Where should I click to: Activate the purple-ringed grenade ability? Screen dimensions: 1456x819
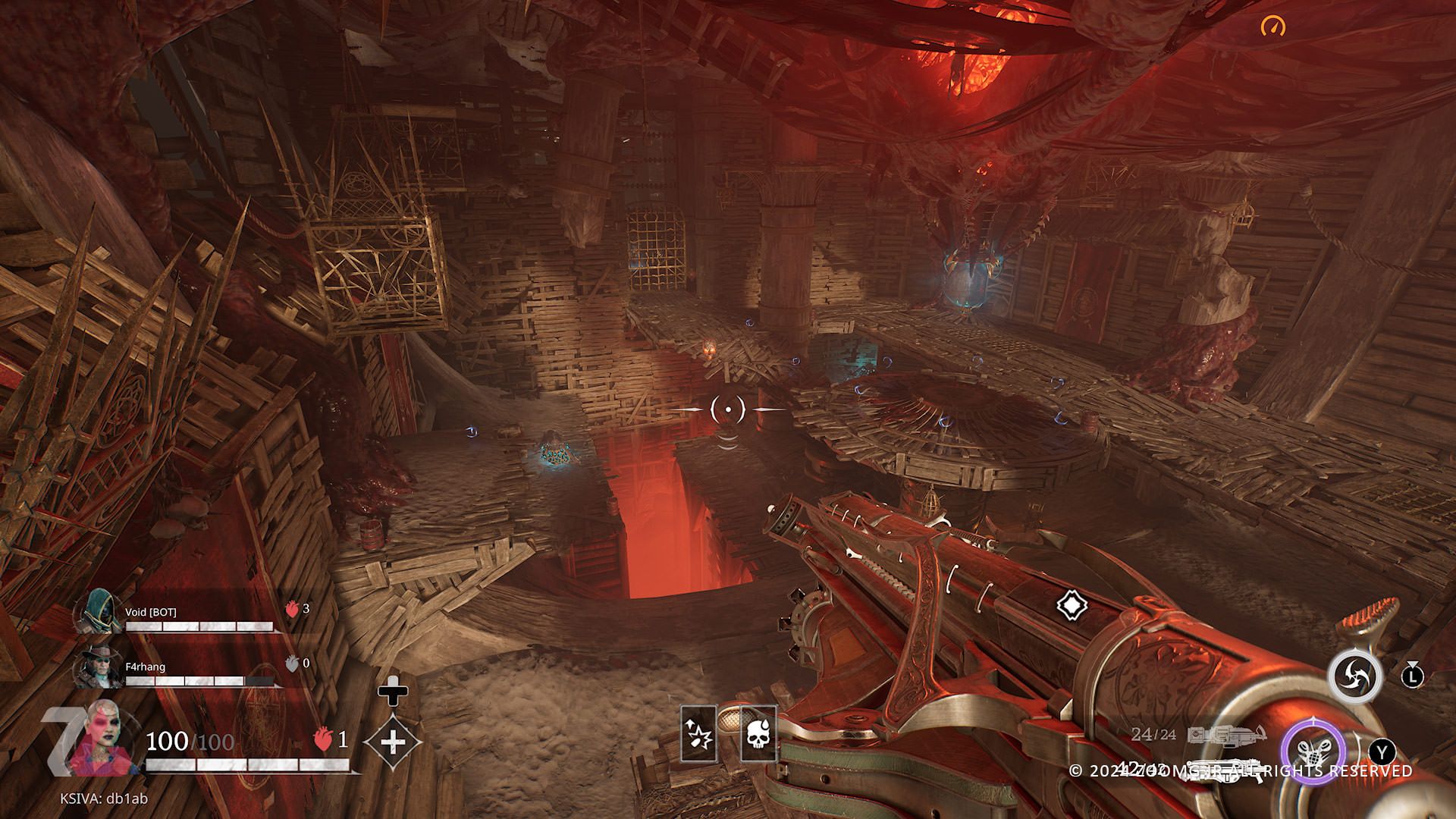[x=1313, y=754]
